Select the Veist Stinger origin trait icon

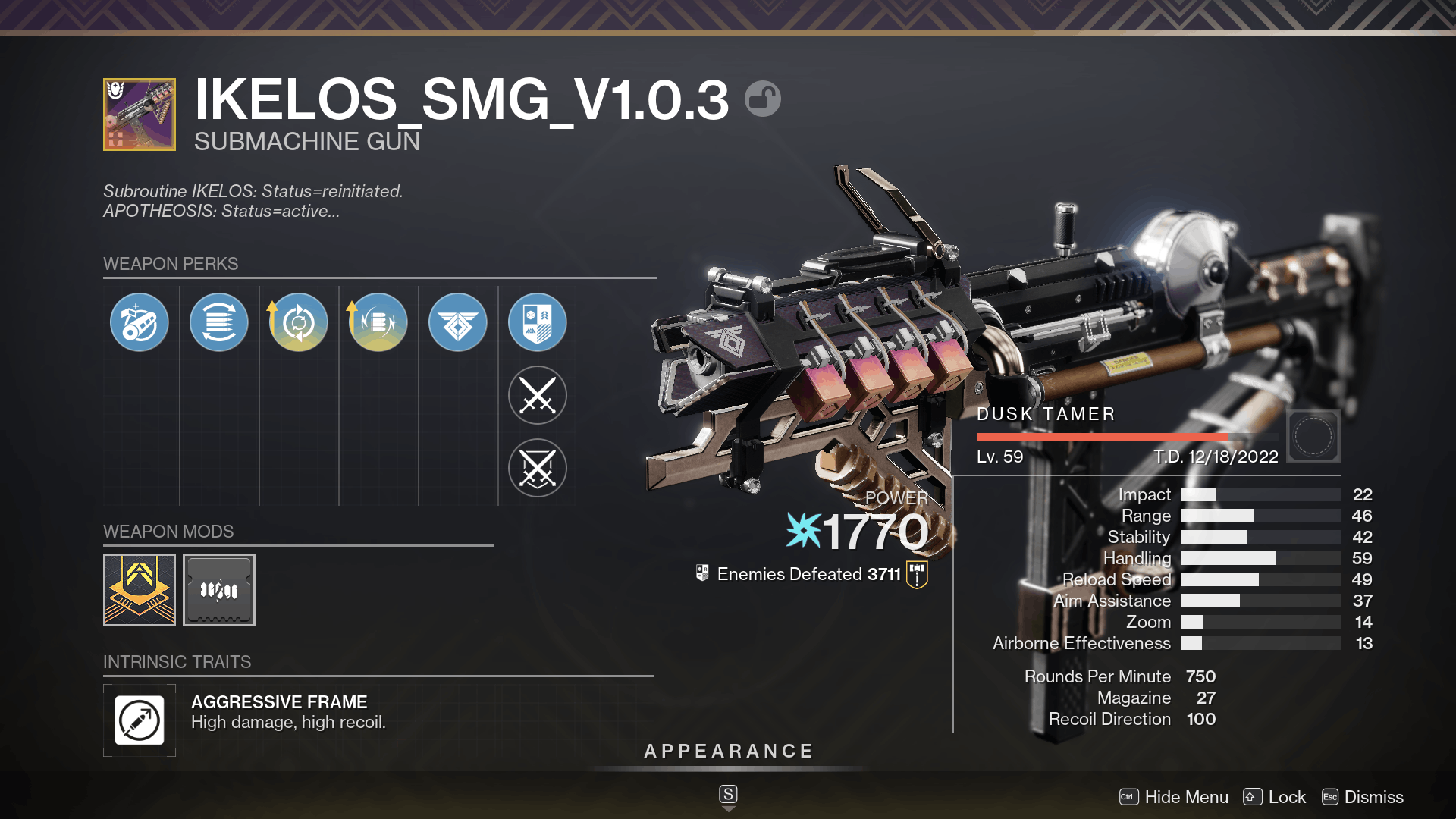(457, 322)
